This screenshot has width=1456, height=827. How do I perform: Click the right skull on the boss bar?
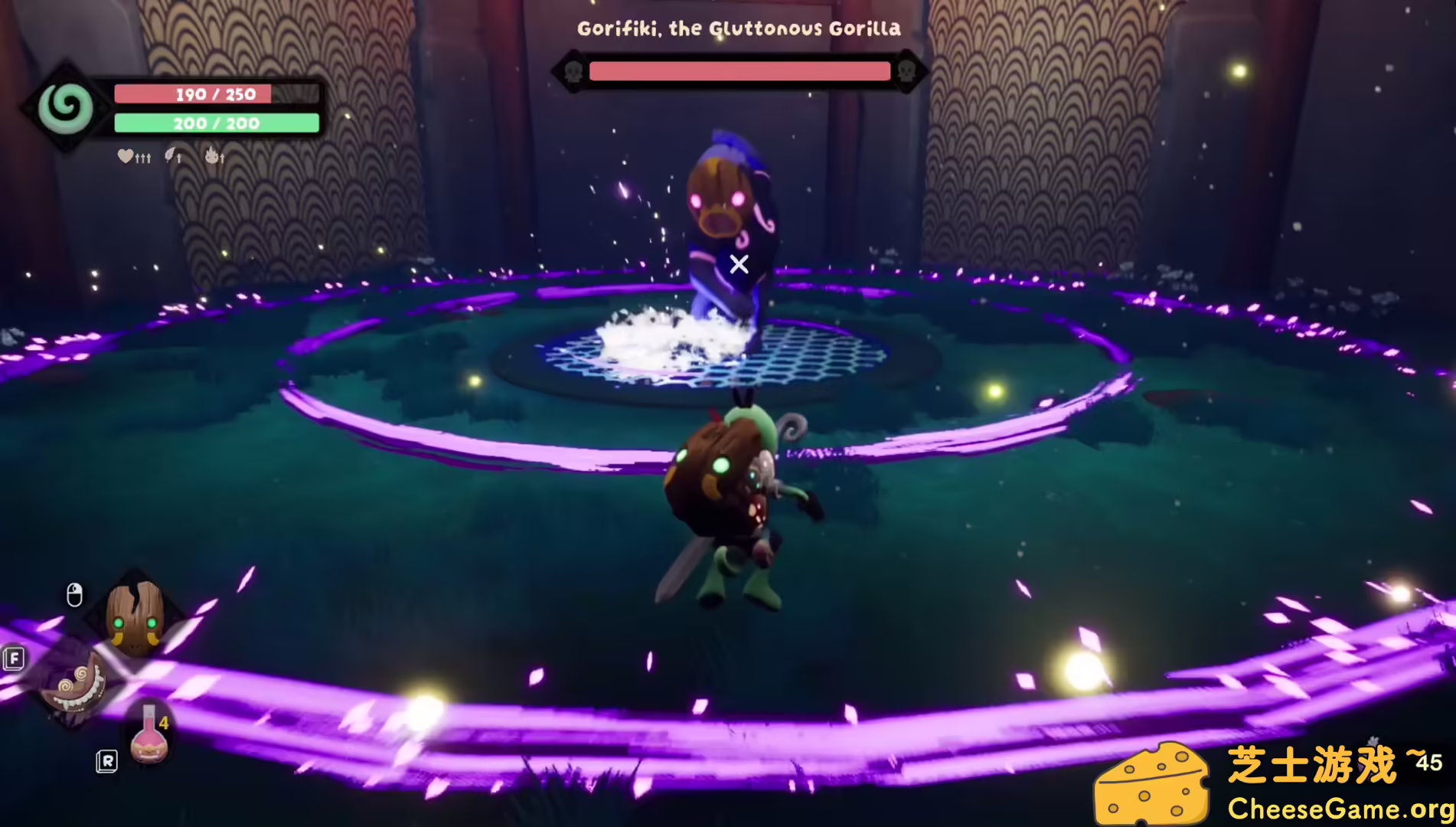click(x=906, y=71)
